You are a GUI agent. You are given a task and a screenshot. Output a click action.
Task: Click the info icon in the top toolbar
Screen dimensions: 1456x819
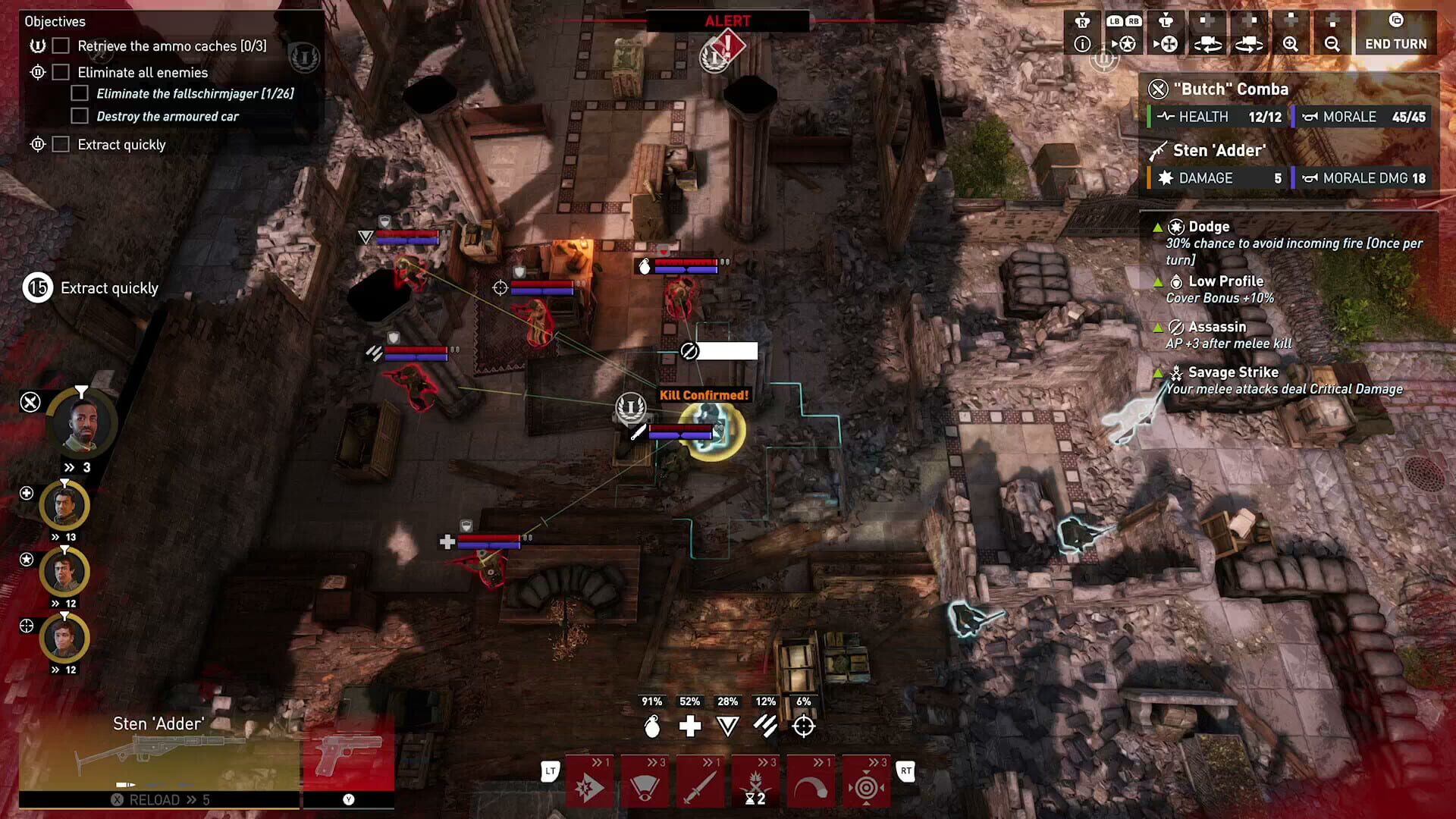click(1081, 43)
